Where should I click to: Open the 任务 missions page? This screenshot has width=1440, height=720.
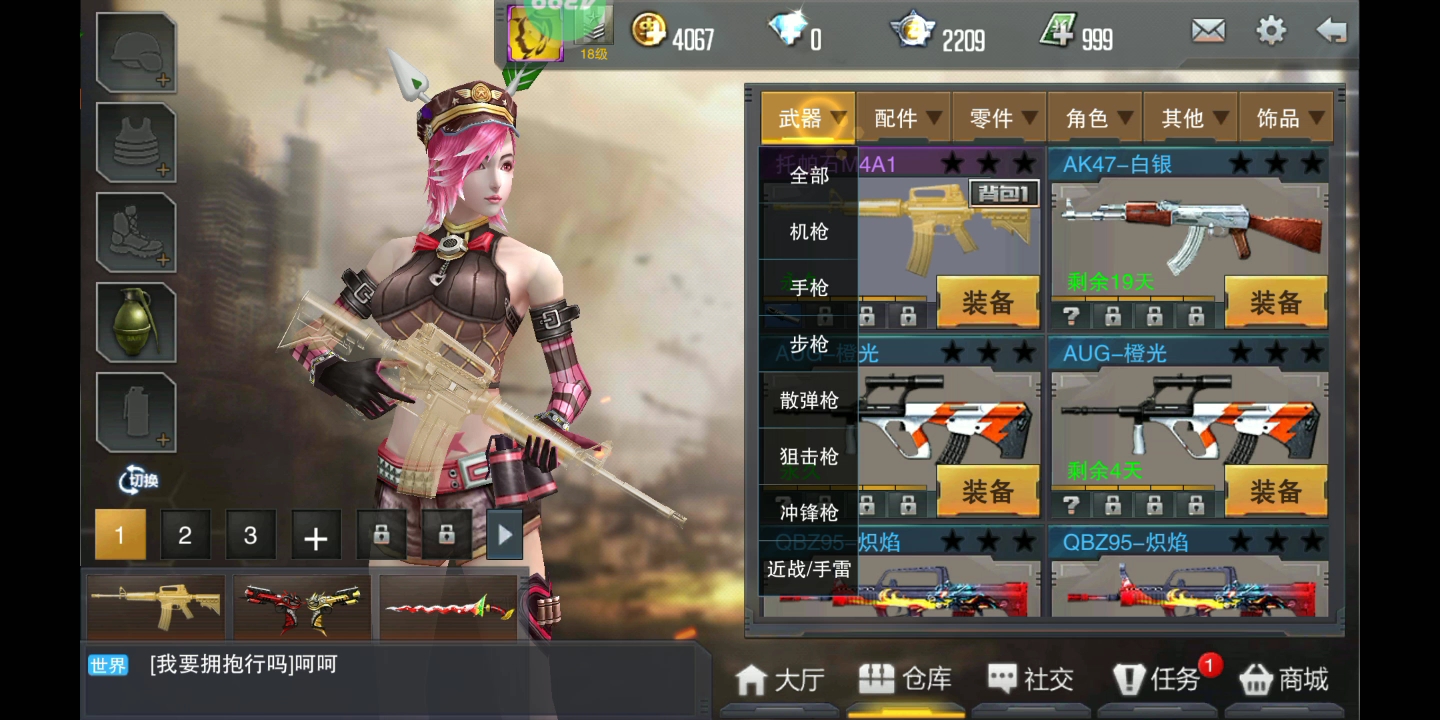[x=1158, y=680]
